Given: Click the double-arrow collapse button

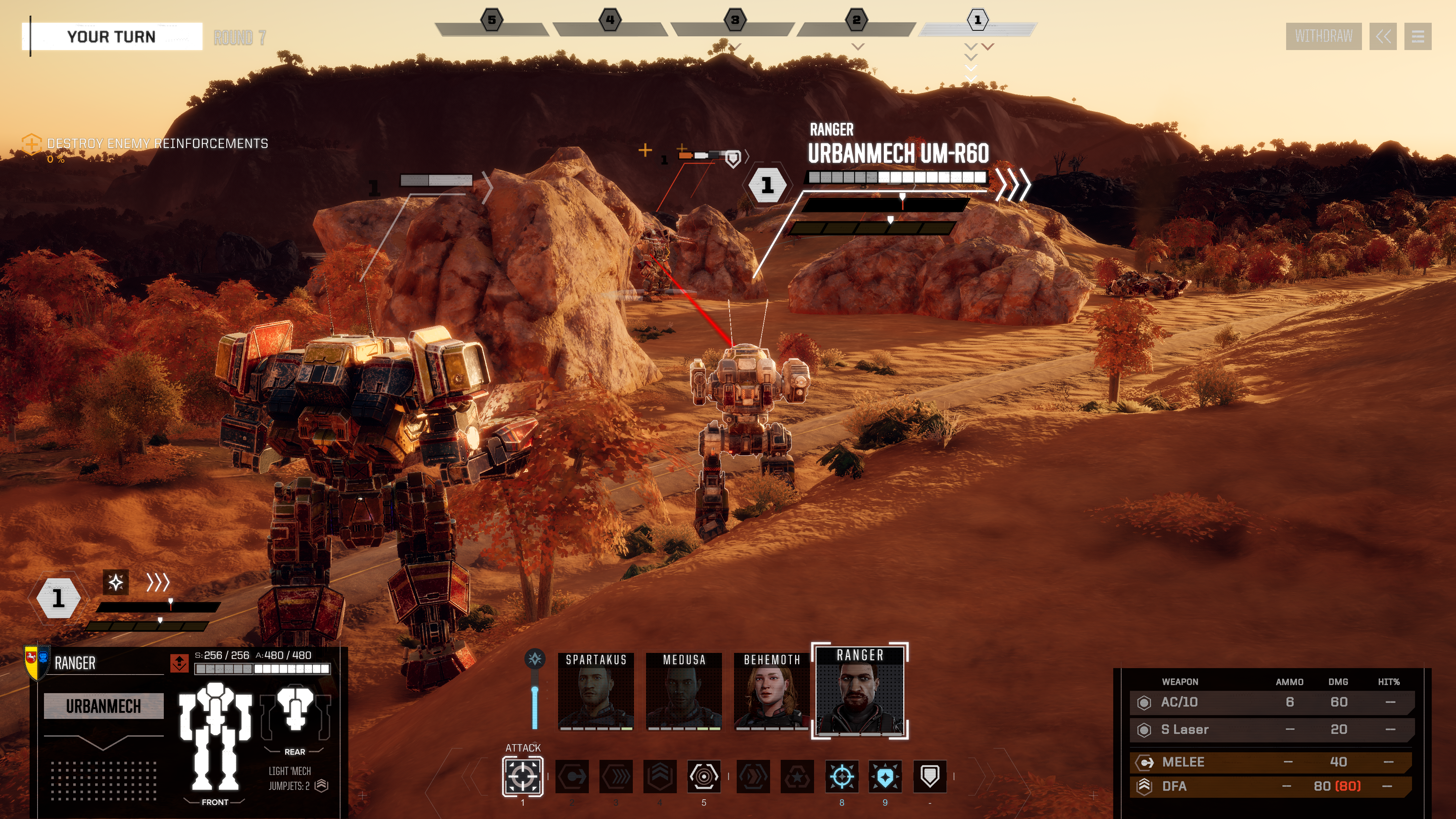Looking at the screenshot, I should pos(1382,37).
